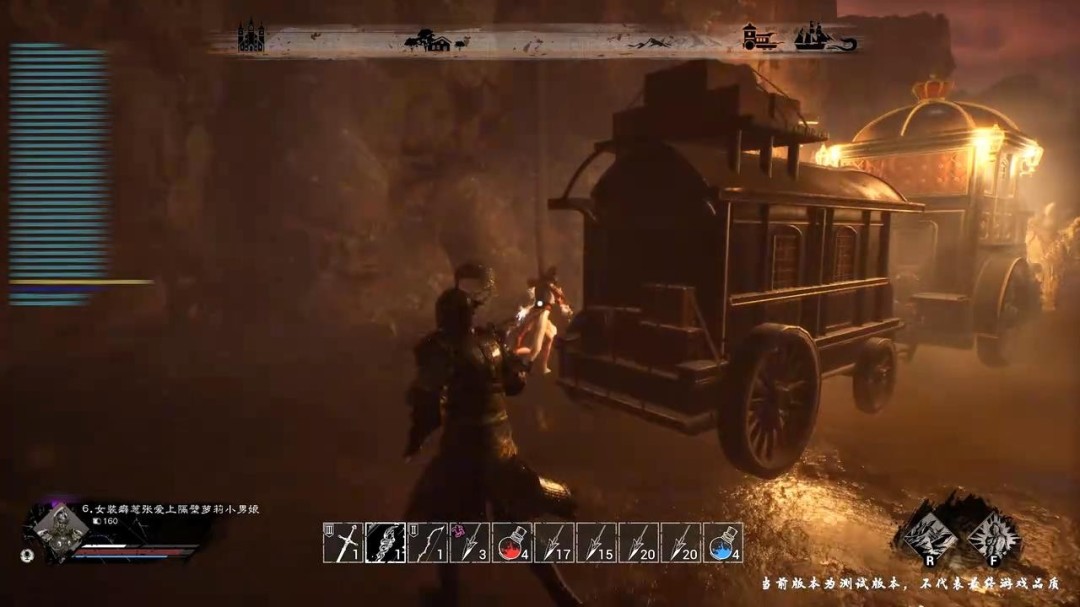Select the arrow slot with 15 count

(x=597, y=541)
